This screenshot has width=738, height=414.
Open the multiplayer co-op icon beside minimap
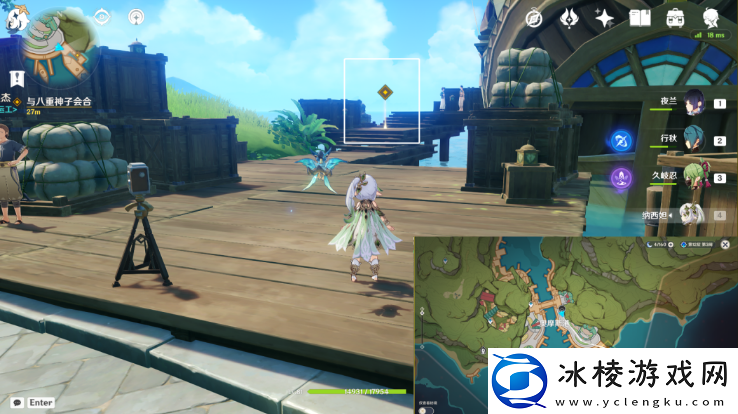point(136,17)
